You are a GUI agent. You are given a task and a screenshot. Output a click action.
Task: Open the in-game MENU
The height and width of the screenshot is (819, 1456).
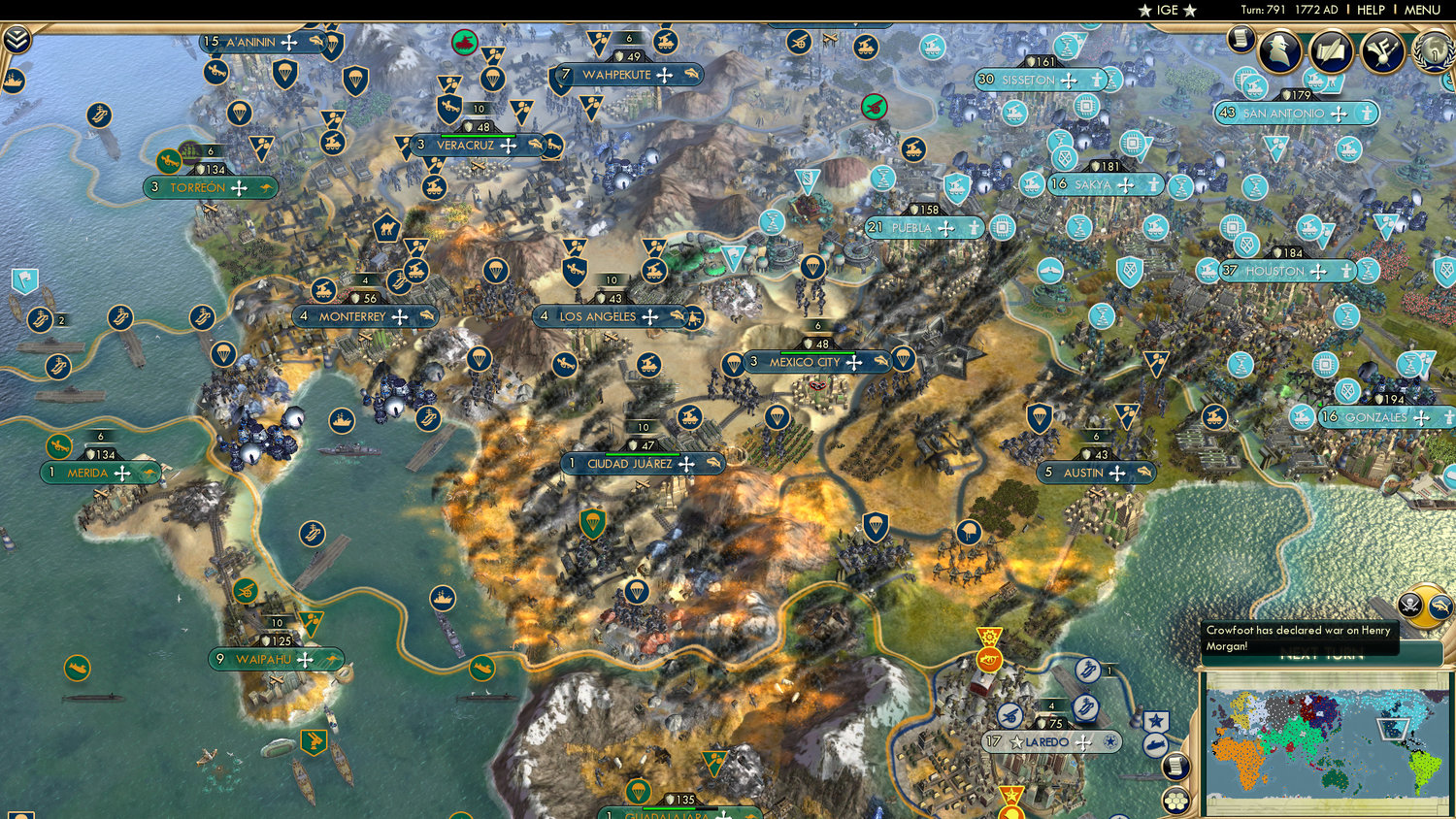(x=1421, y=10)
